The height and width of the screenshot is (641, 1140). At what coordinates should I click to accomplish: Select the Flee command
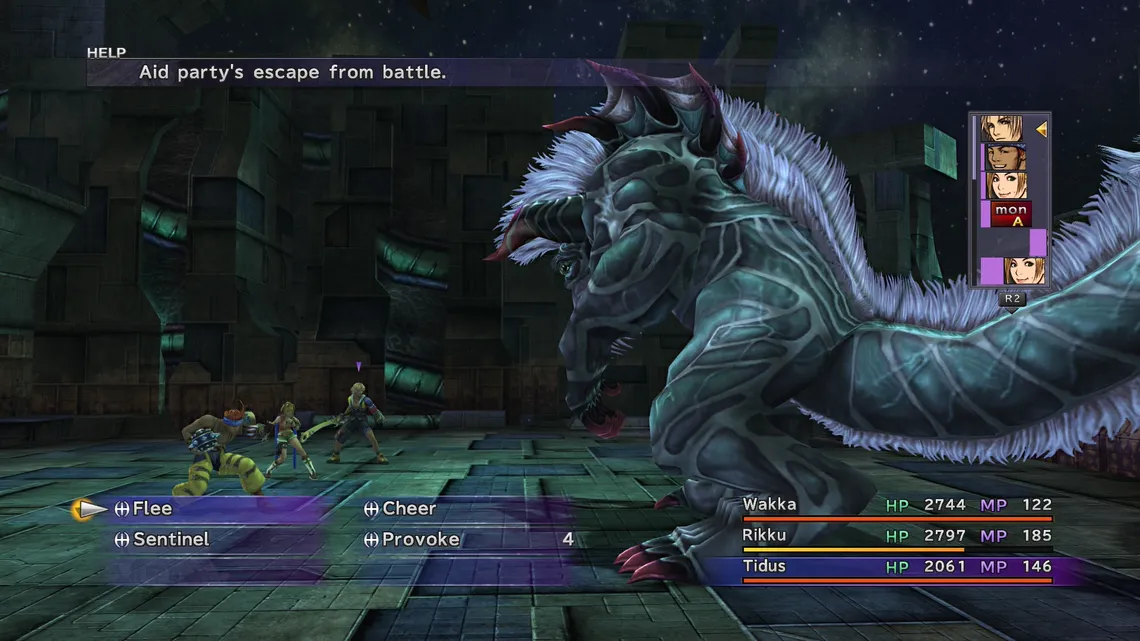click(152, 509)
